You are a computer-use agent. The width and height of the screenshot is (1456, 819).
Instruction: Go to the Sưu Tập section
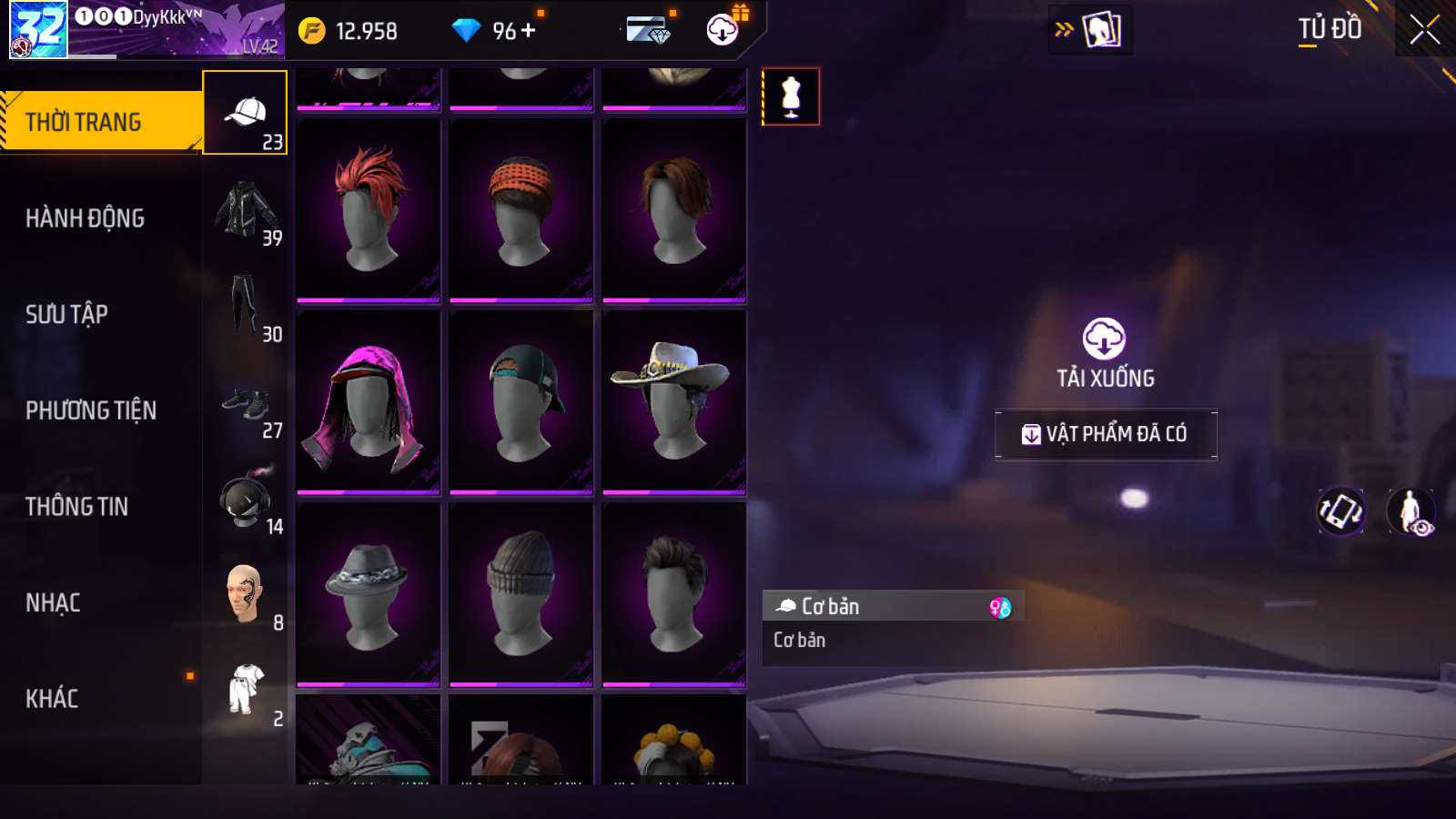coord(67,315)
